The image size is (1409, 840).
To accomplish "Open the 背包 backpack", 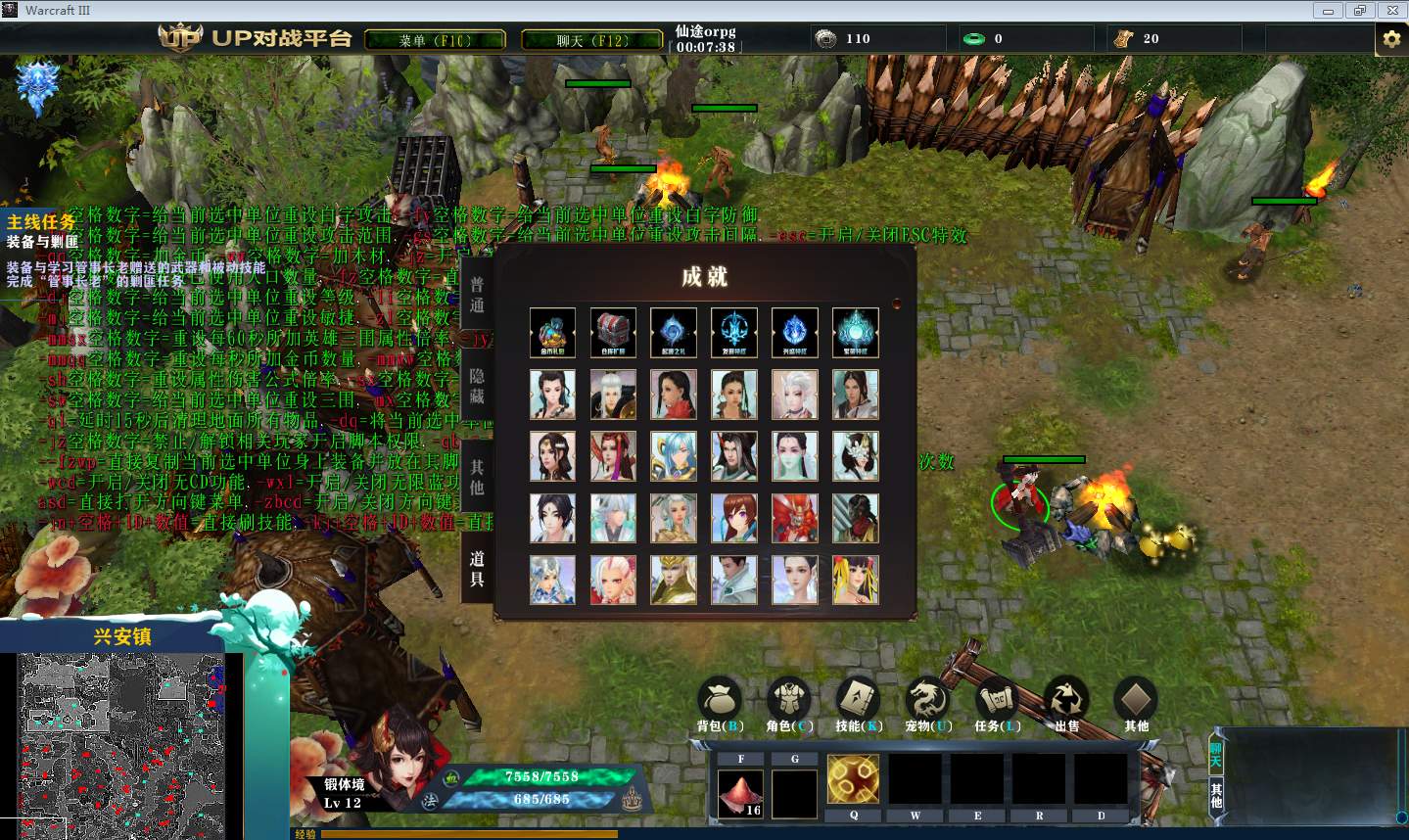I will pyautogui.click(x=720, y=703).
